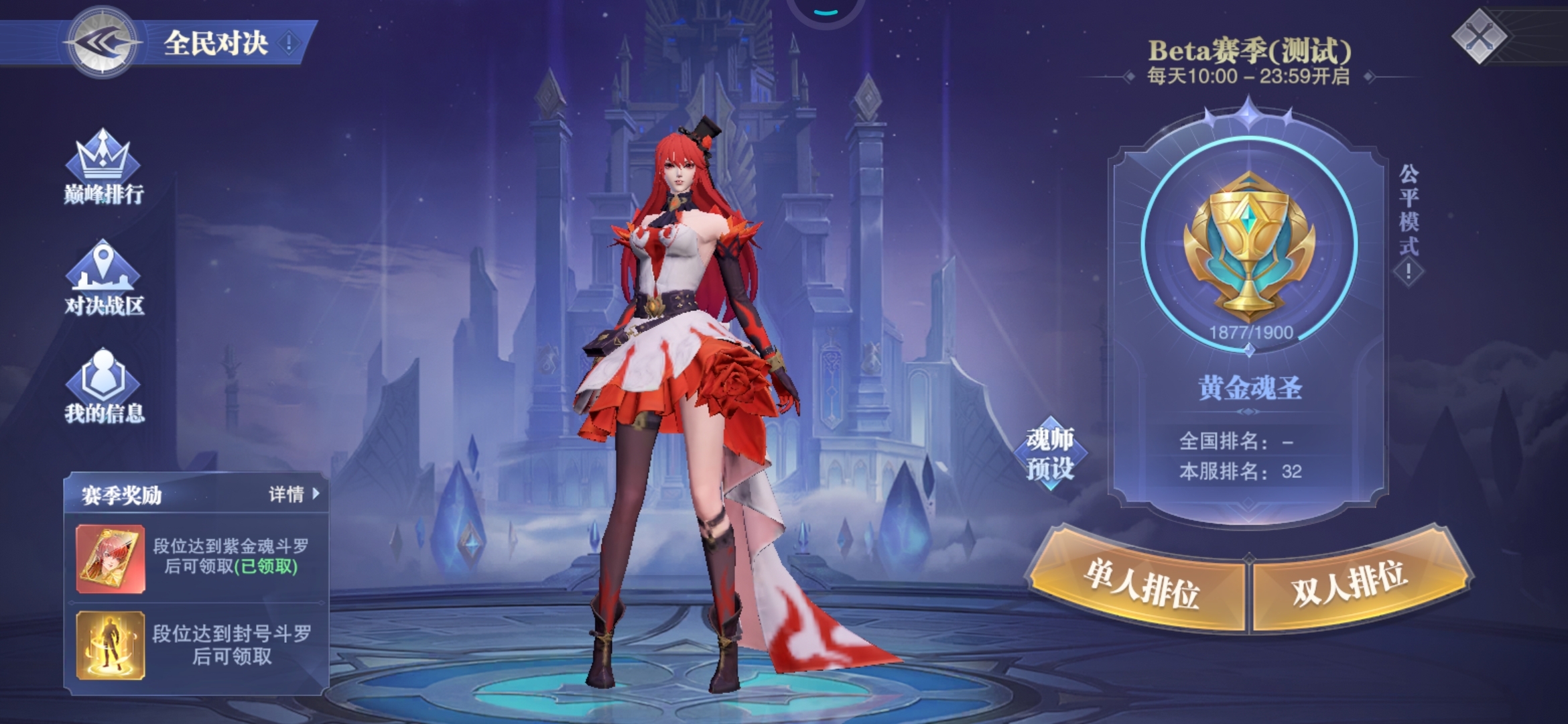View 我的信息 profile page
The width and height of the screenshot is (1568, 724).
(104, 386)
